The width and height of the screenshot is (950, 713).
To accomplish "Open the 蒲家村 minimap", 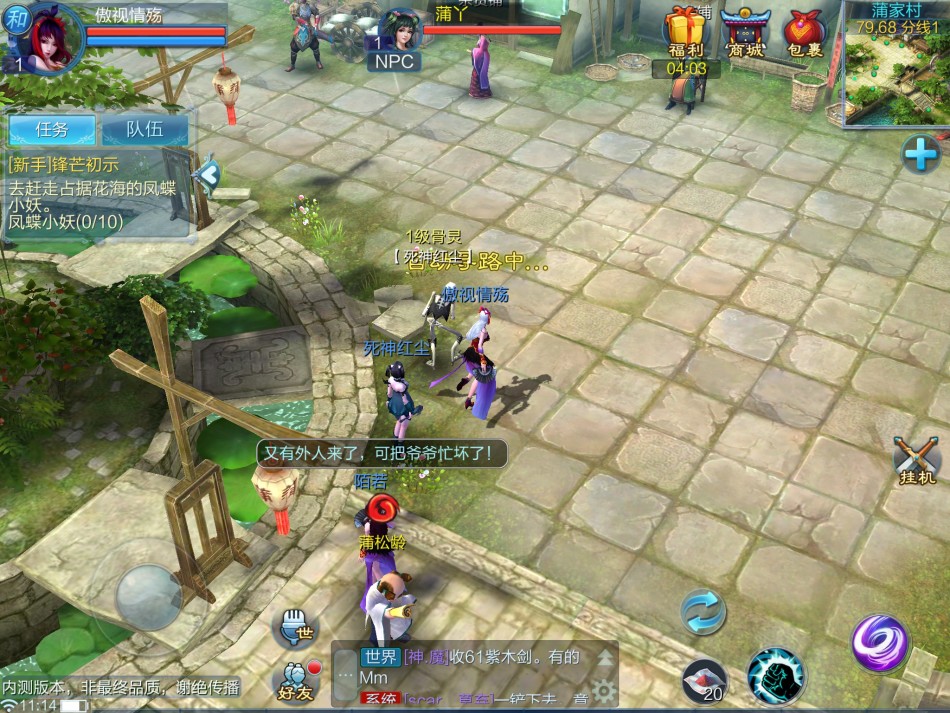I will point(897,70).
